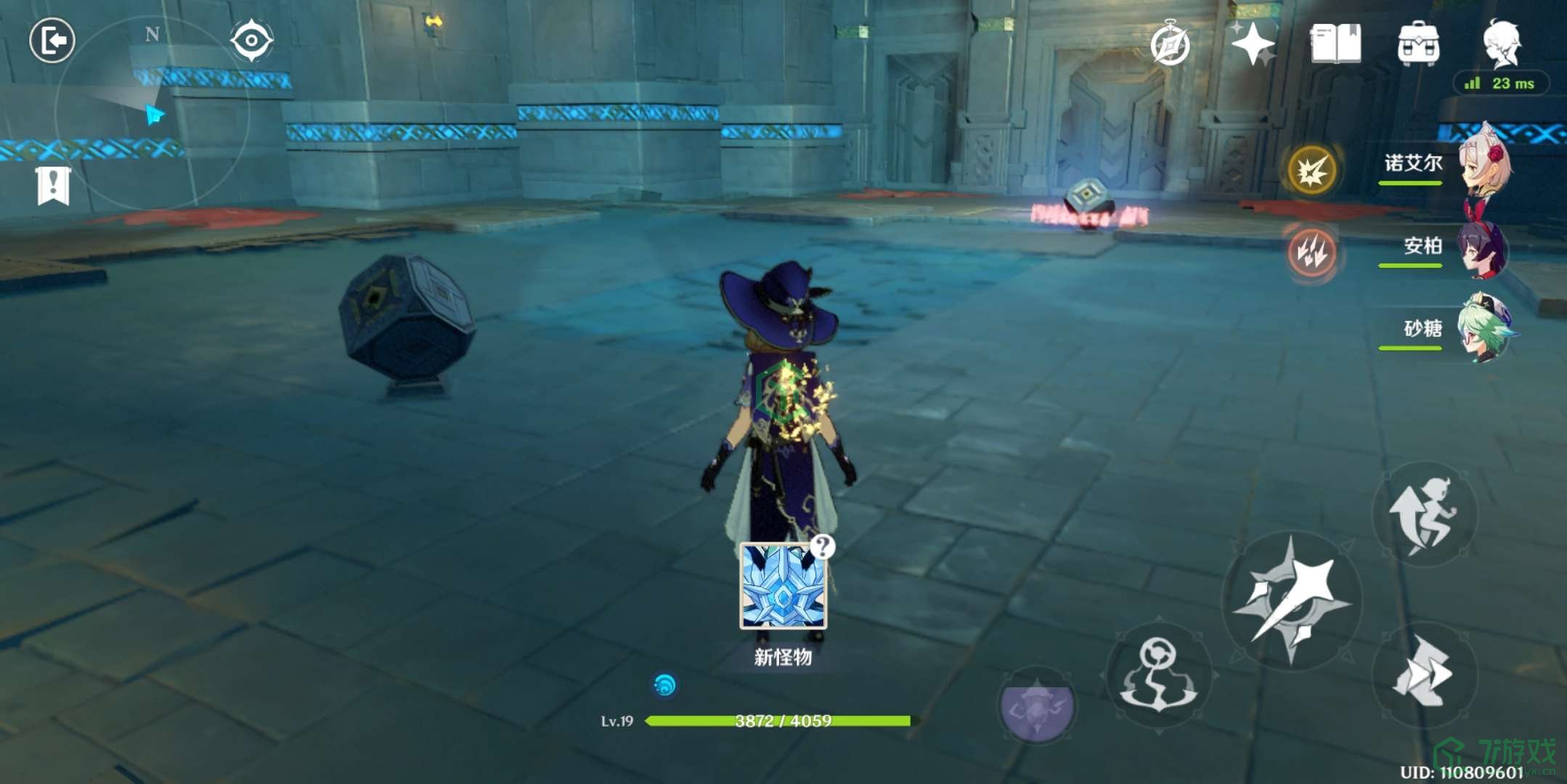Open the 新怪物 new monster thumbnail

[x=783, y=587]
